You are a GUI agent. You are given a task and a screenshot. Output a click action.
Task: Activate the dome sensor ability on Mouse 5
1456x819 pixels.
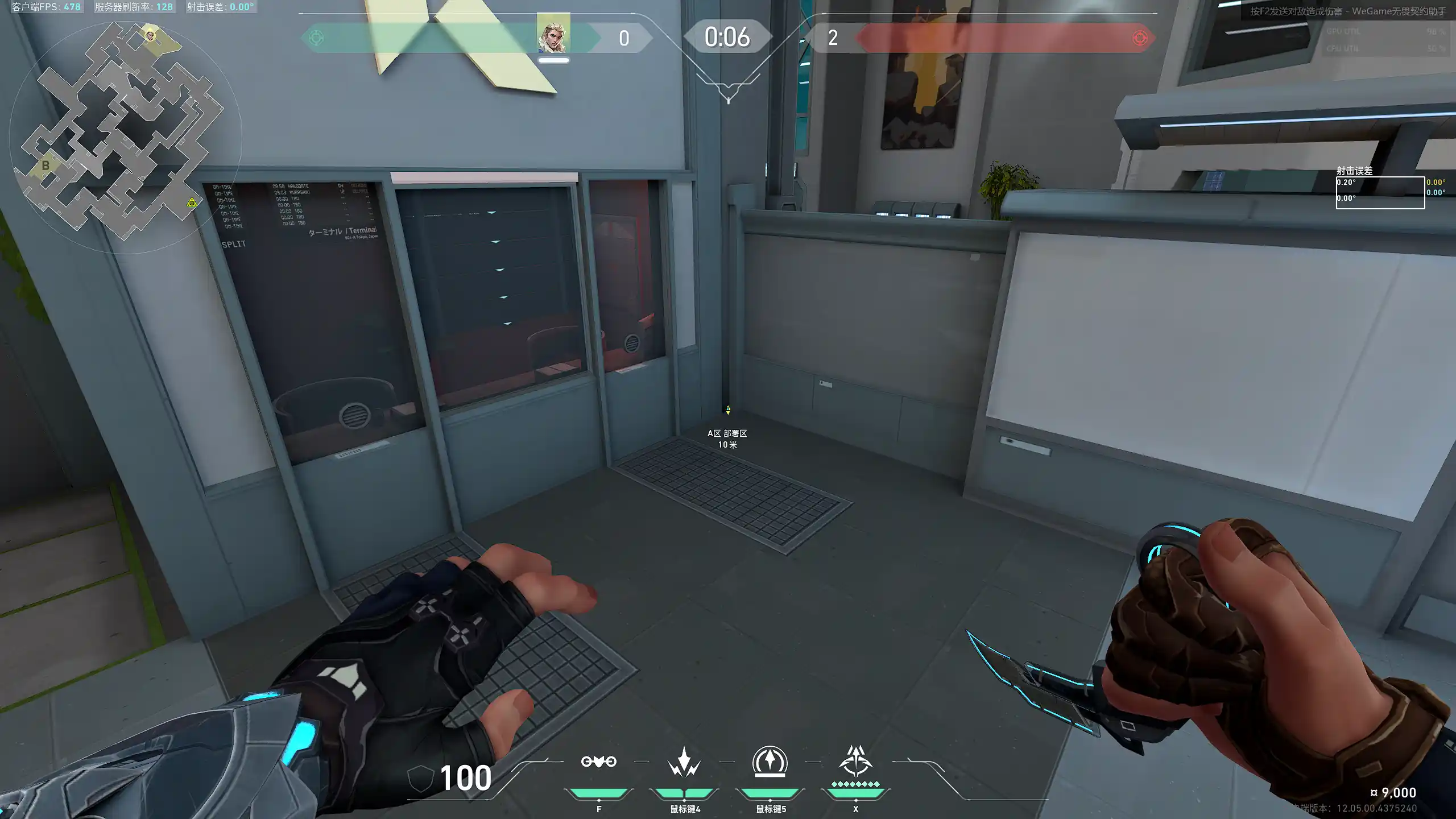pyautogui.click(x=770, y=762)
